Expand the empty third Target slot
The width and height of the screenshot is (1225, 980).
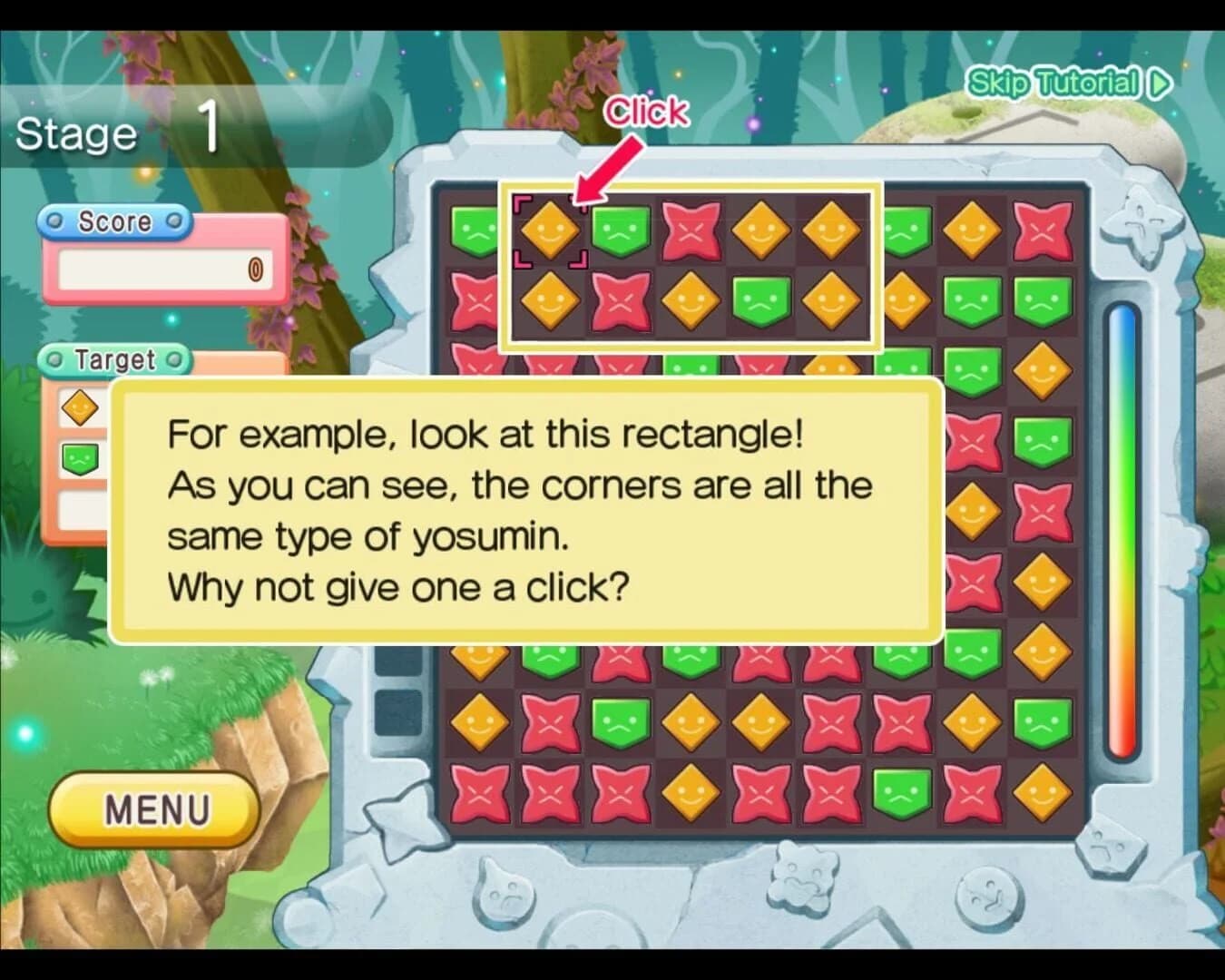coord(80,508)
